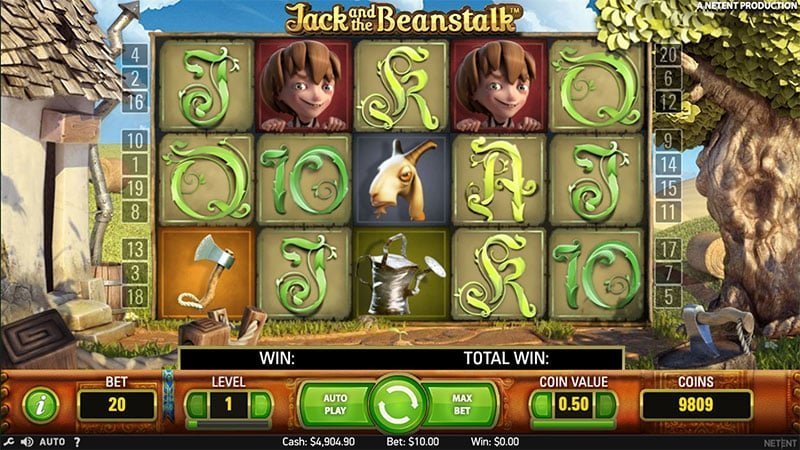Screen dimensions: 800x450
Task: Activate Auto Play
Action: (x=334, y=404)
